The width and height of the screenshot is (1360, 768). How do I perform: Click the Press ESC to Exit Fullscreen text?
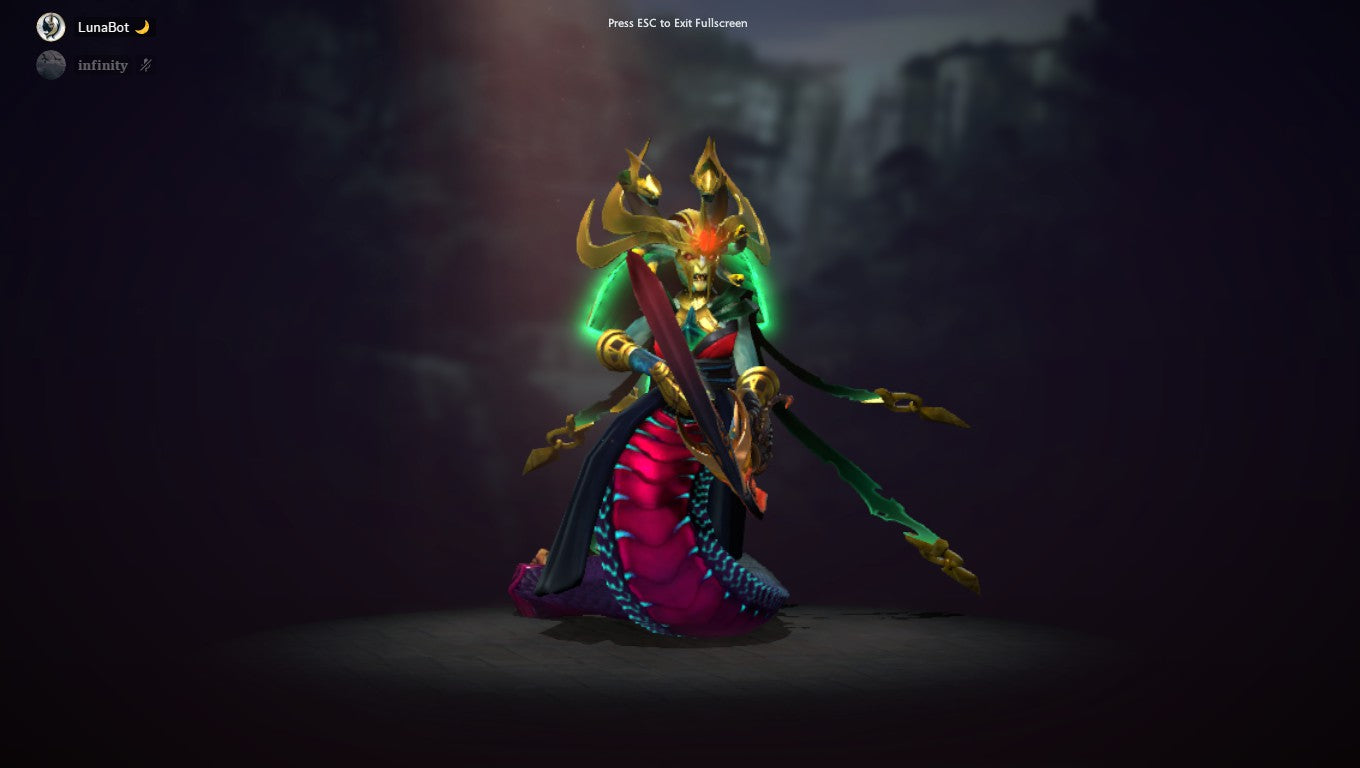coord(676,23)
